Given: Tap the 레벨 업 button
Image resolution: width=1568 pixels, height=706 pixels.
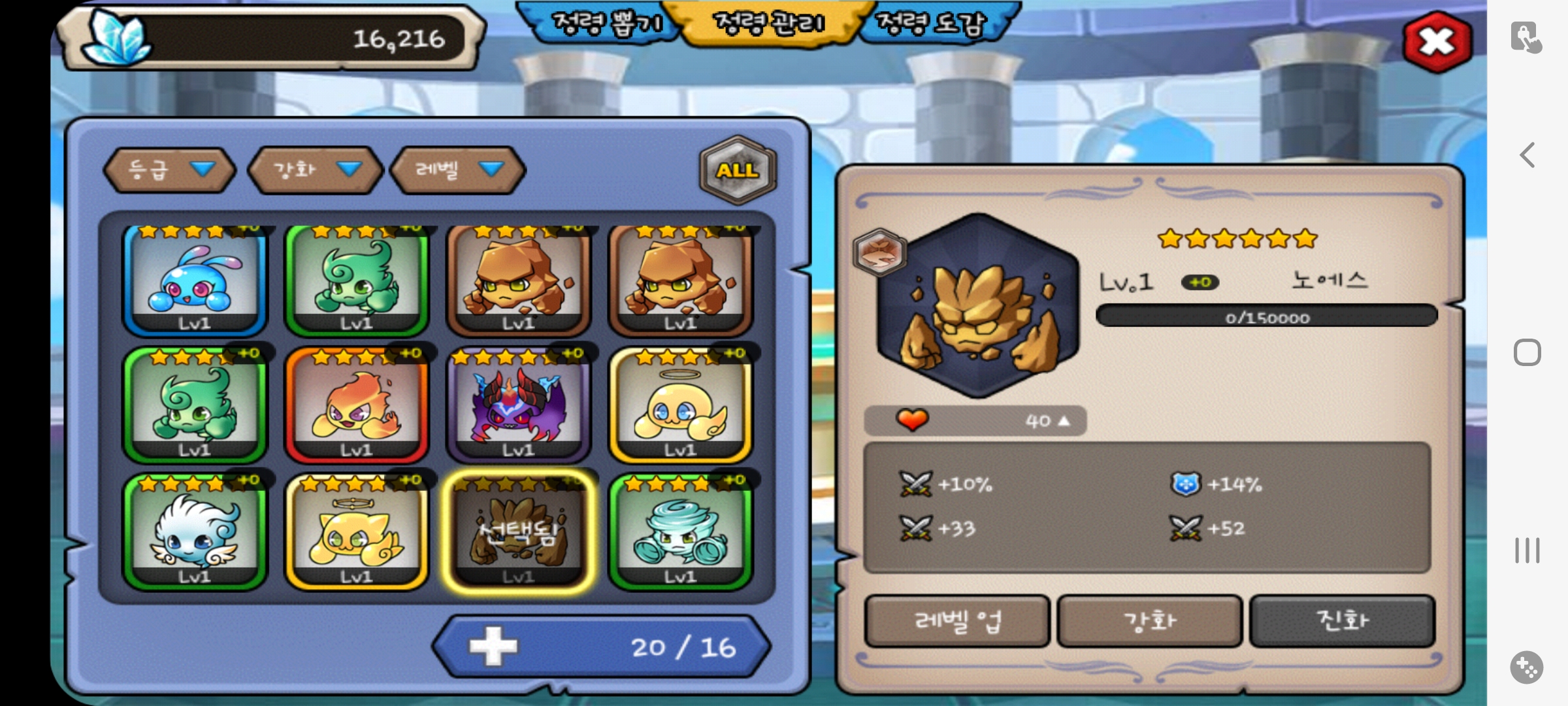Looking at the screenshot, I should pos(957,620).
